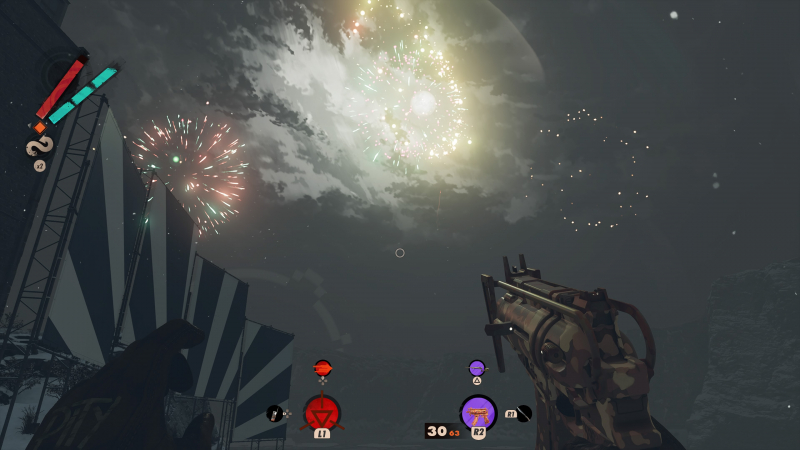The image size is (800, 450).
Task: Activate the red triangle slab power
Action: pos(322,411)
